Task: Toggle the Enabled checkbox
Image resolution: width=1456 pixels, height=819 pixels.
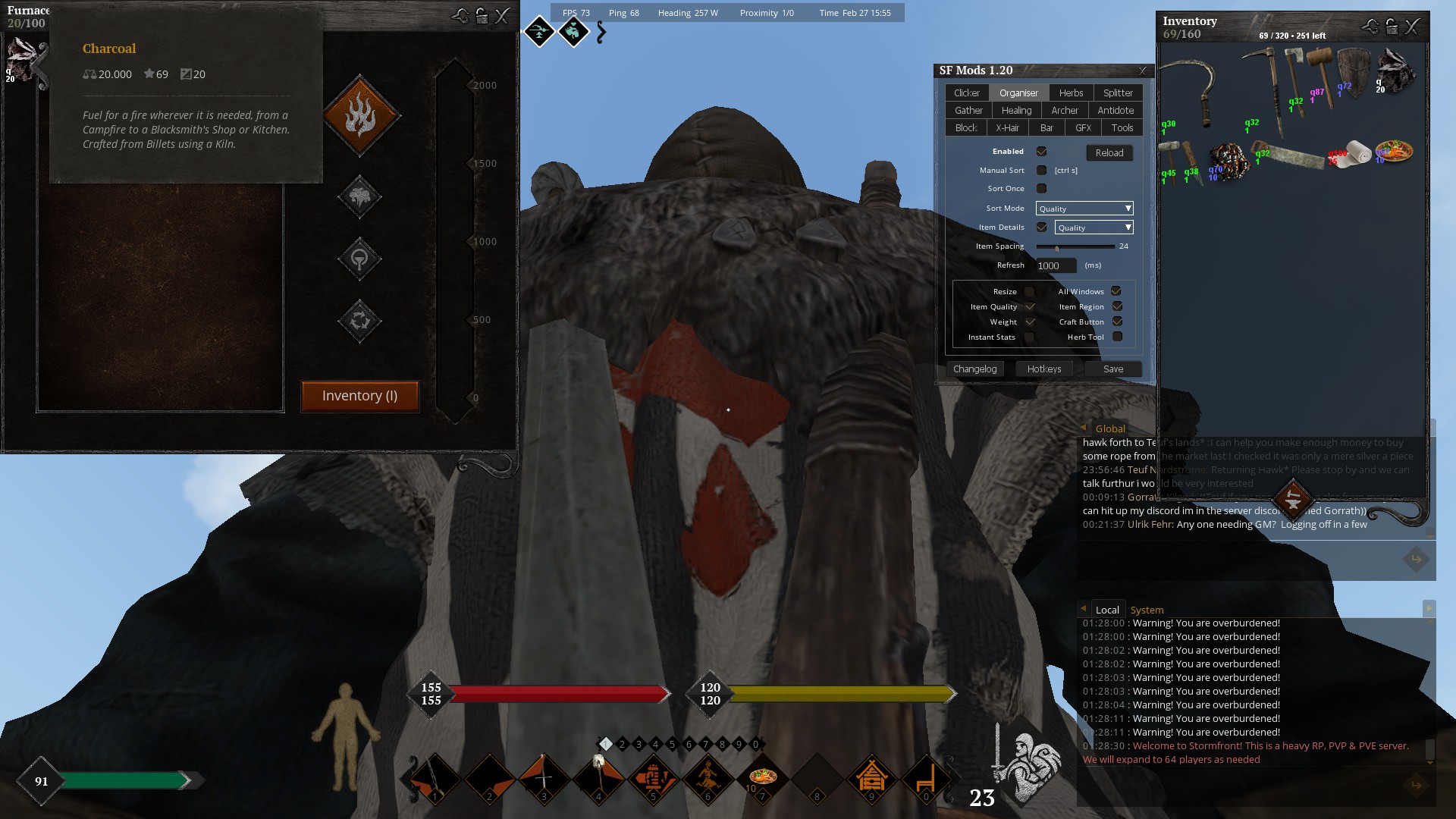Action: (x=1042, y=152)
